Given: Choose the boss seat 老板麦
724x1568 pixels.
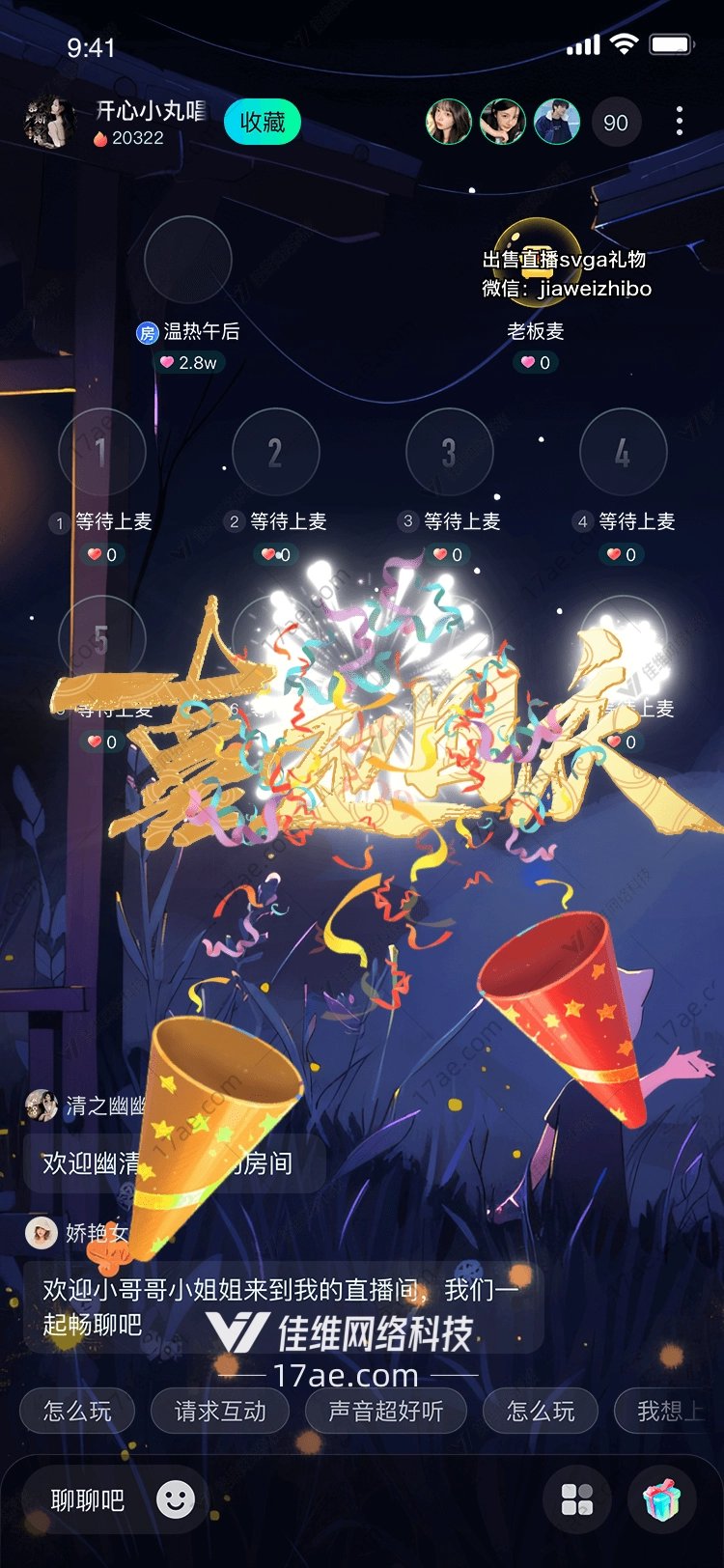Looking at the screenshot, I should coord(537,260).
